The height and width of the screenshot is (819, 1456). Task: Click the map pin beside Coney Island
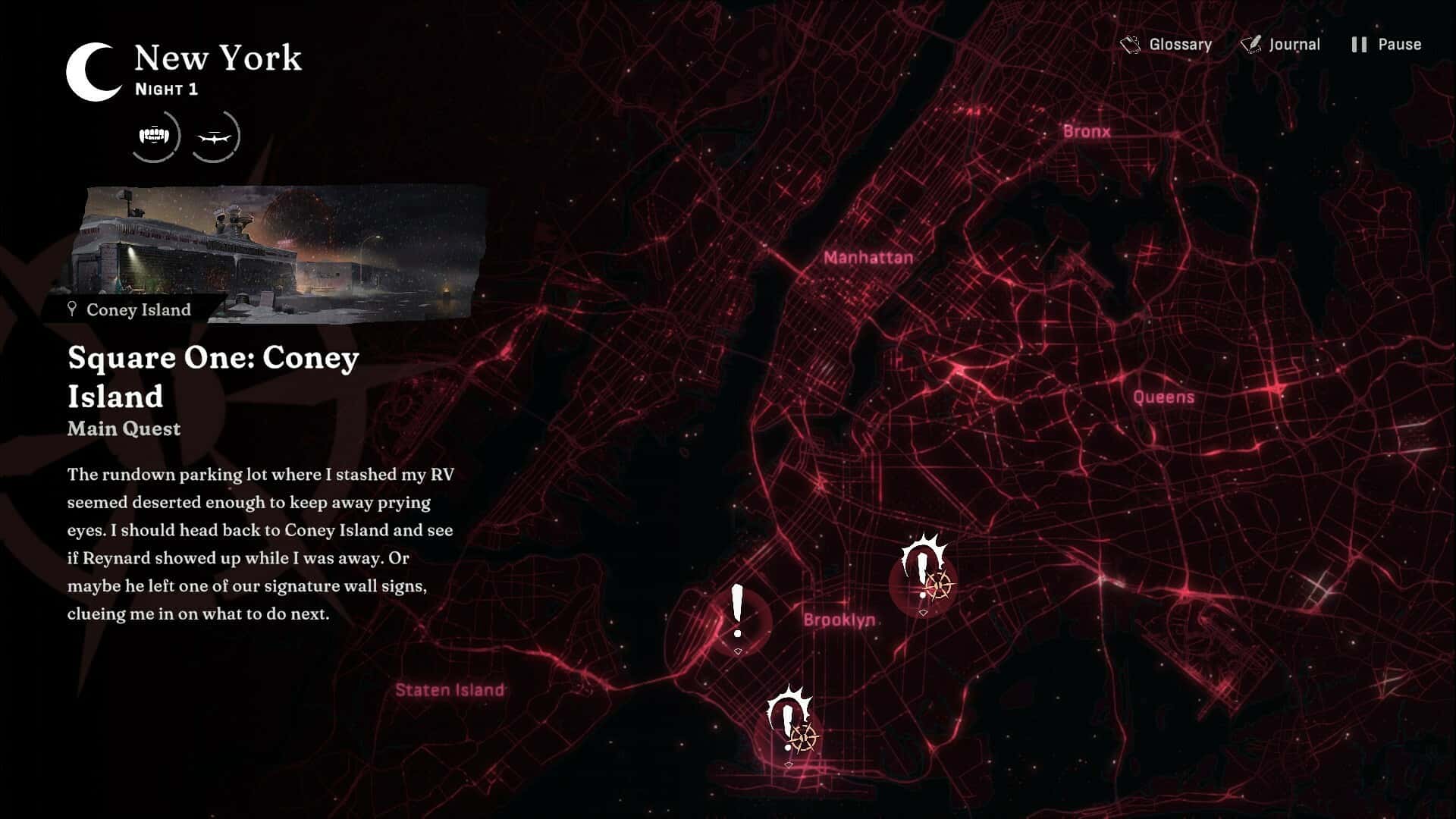[x=71, y=309]
